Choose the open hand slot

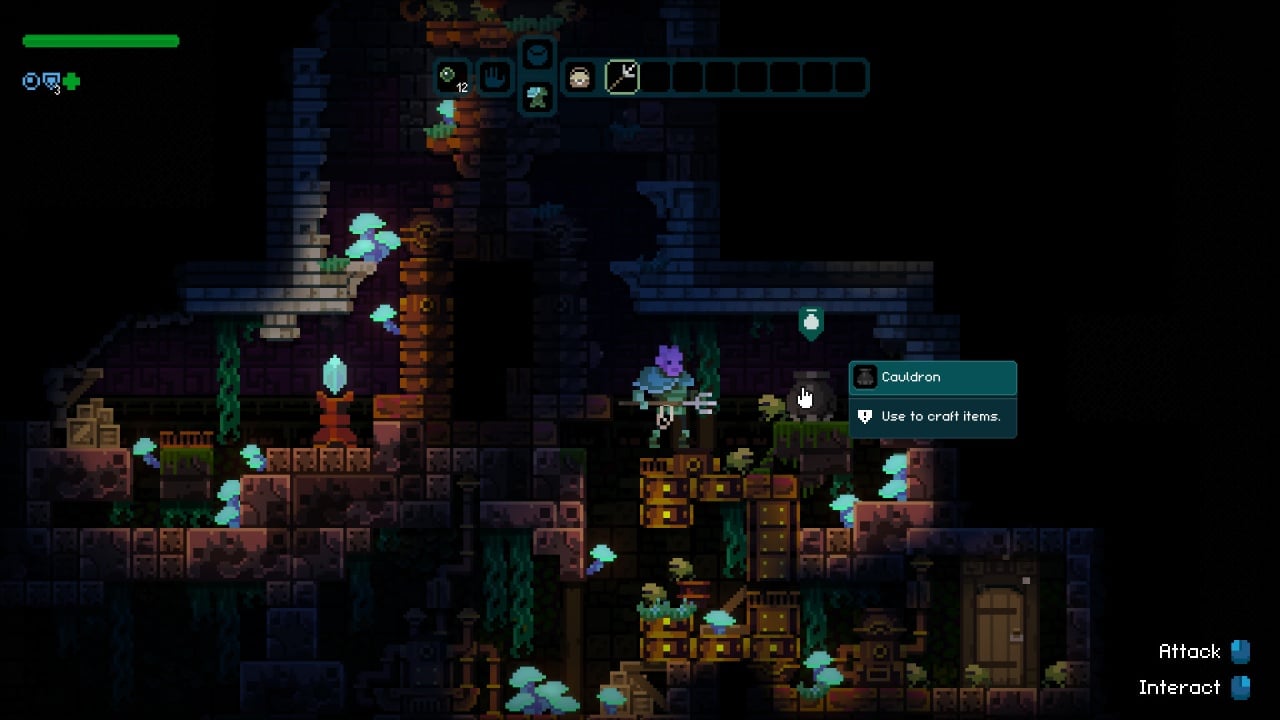coord(494,77)
